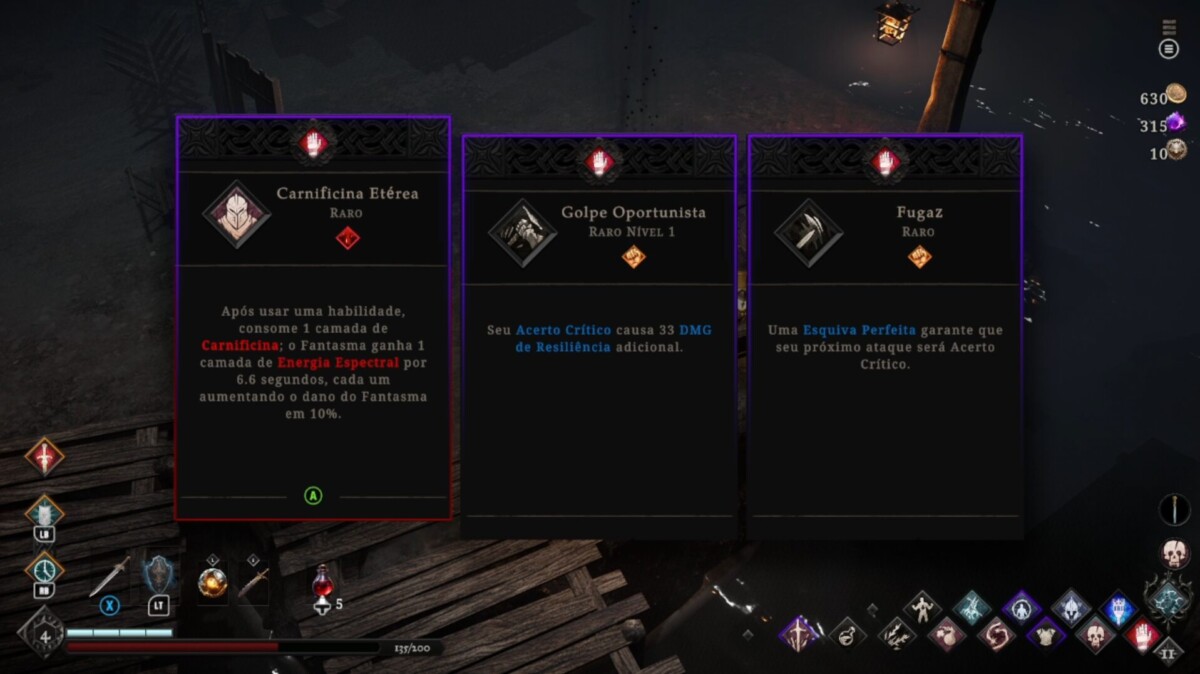
Task: Click the skull icon on the right edge
Action: point(1174,553)
